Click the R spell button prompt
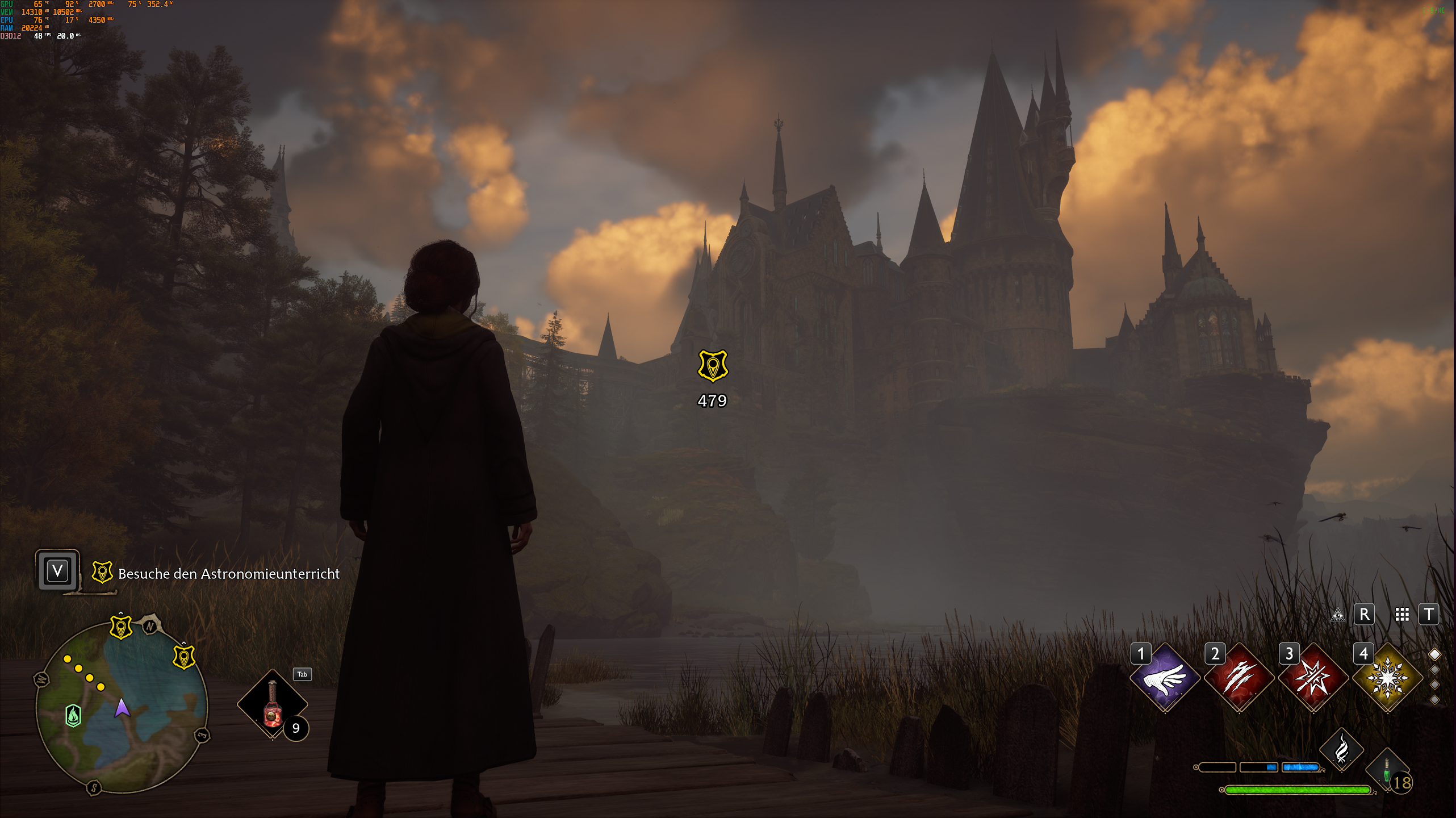This screenshot has height=818, width=1456. 1365,615
